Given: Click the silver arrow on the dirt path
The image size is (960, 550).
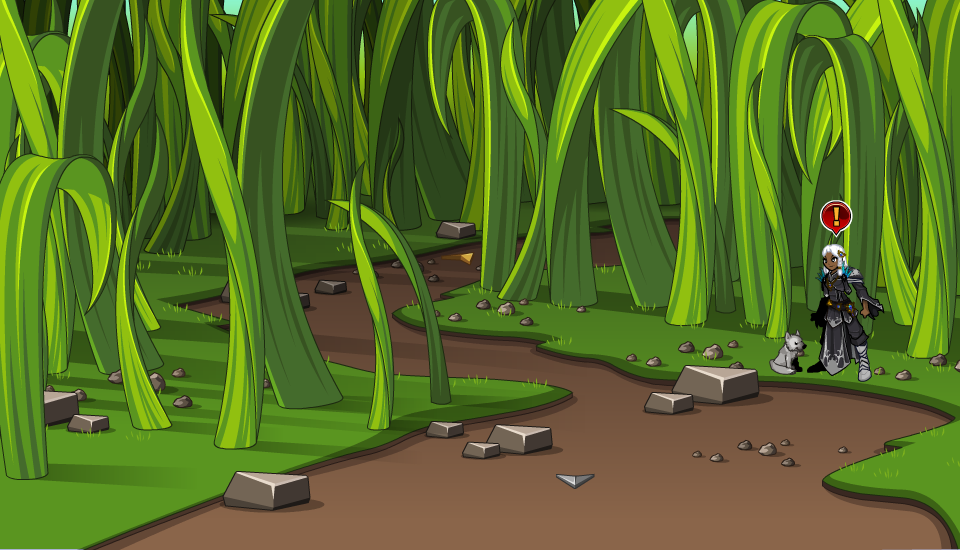Looking at the screenshot, I should (x=575, y=480).
